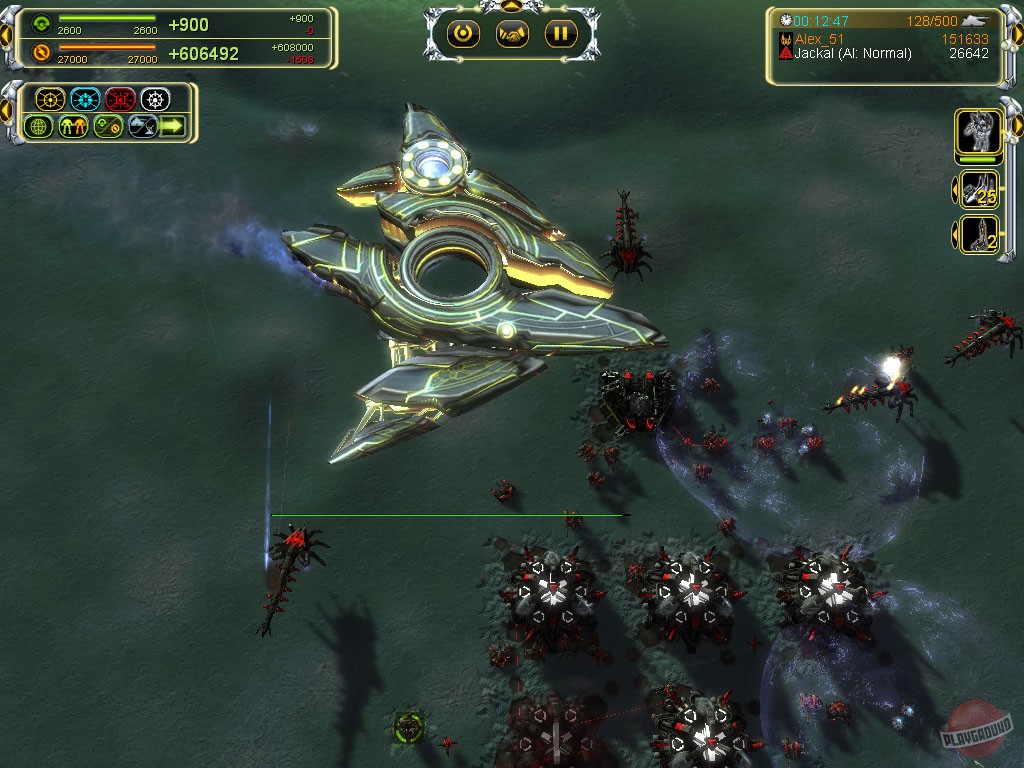Toggle the red crosshair overlay button

pyautogui.click(x=120, y=99)
